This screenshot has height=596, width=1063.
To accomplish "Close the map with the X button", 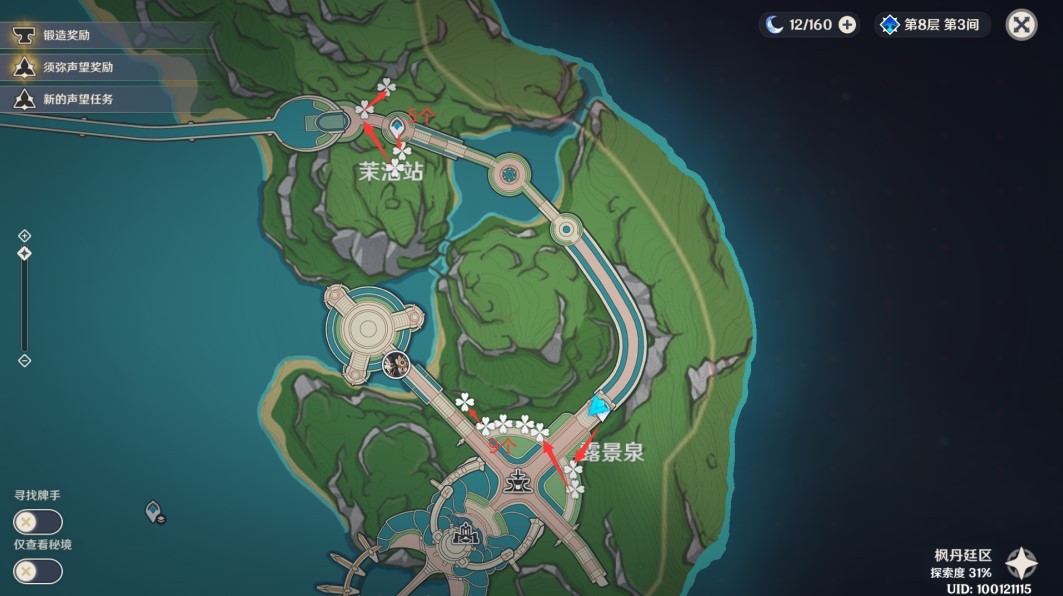I will point(1020,25).
